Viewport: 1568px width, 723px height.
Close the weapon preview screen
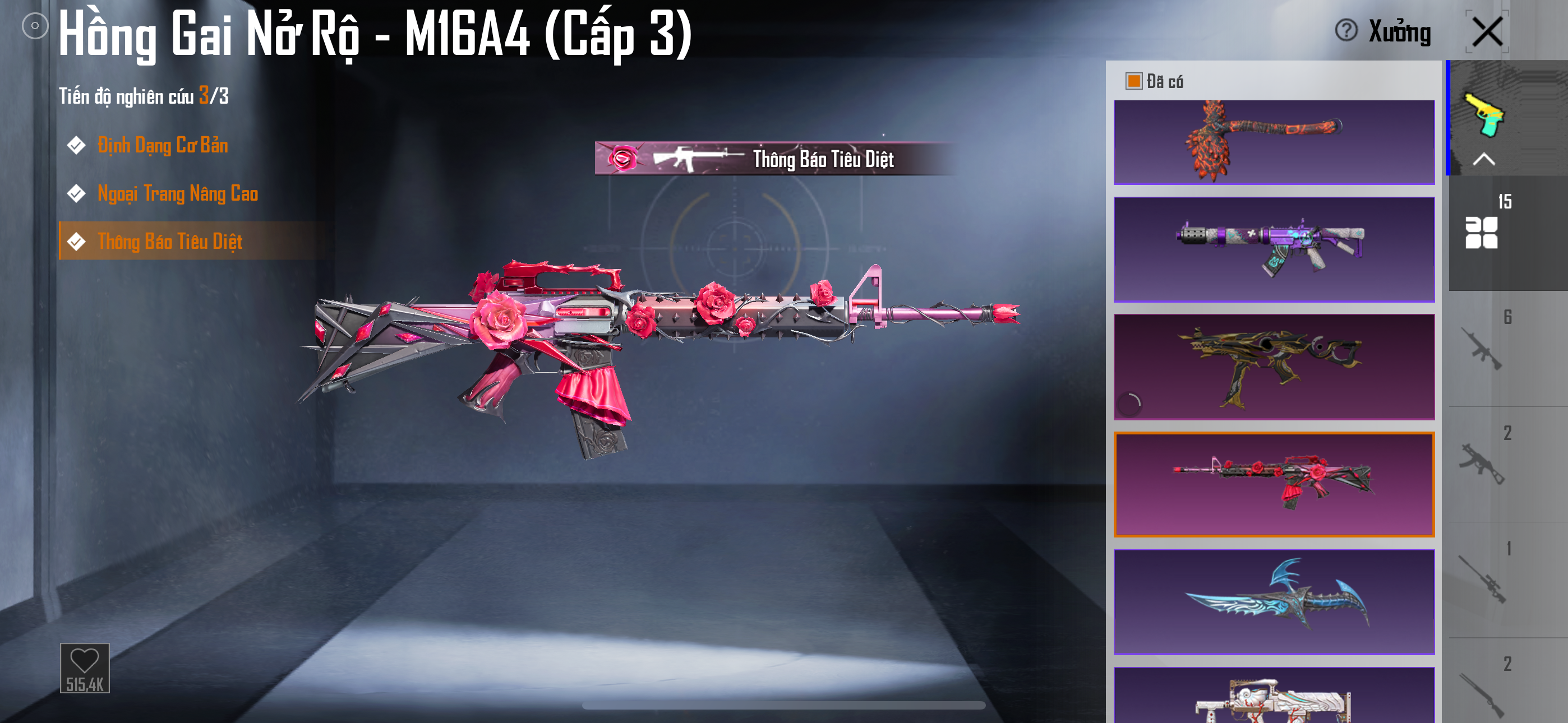1487,31
